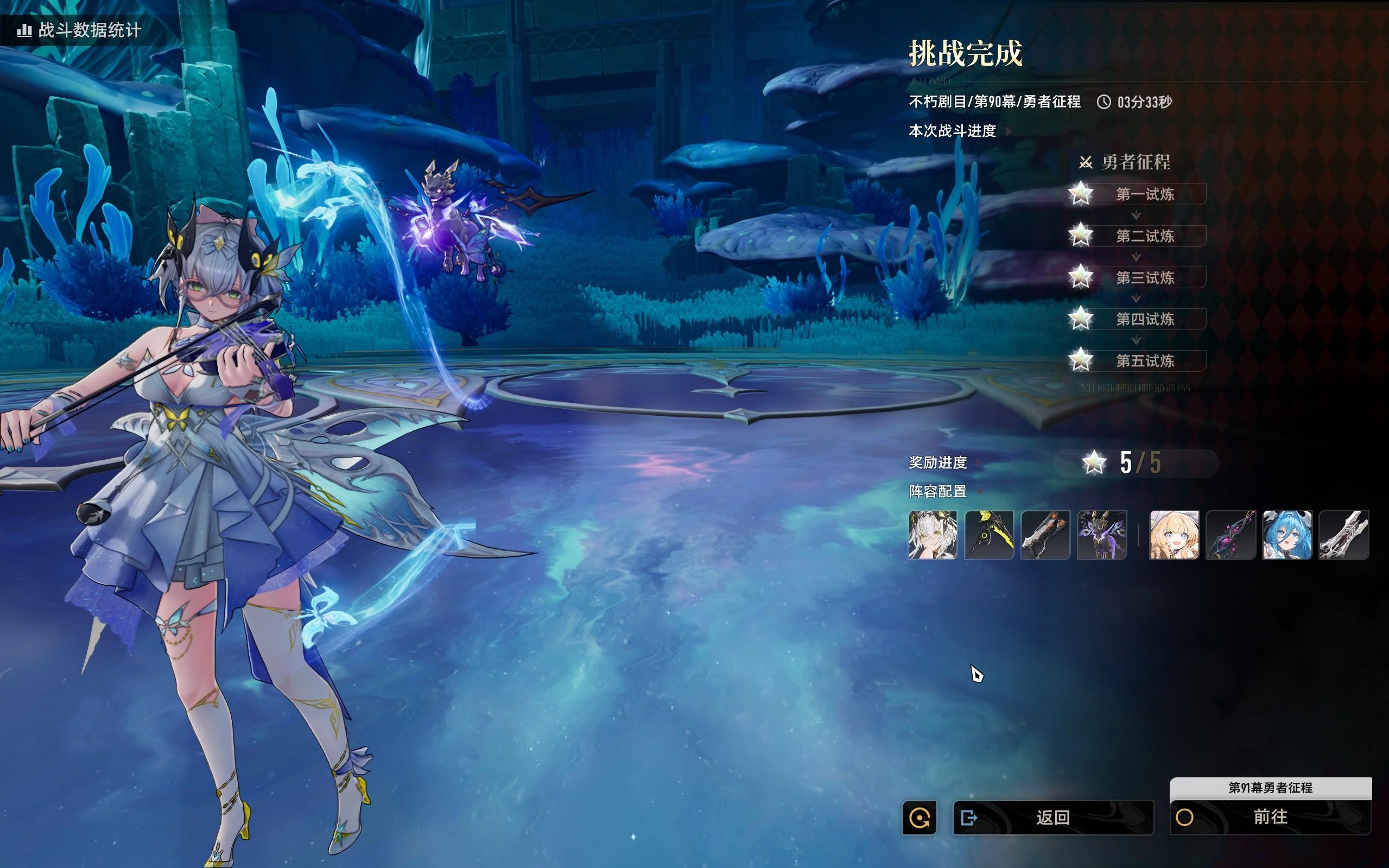Image resolution: width=1389 pixels, height=868 pixels.
Task: Inspect the black and yellow weapon icon
Action: pyautogui.click(x=989, y=535)
